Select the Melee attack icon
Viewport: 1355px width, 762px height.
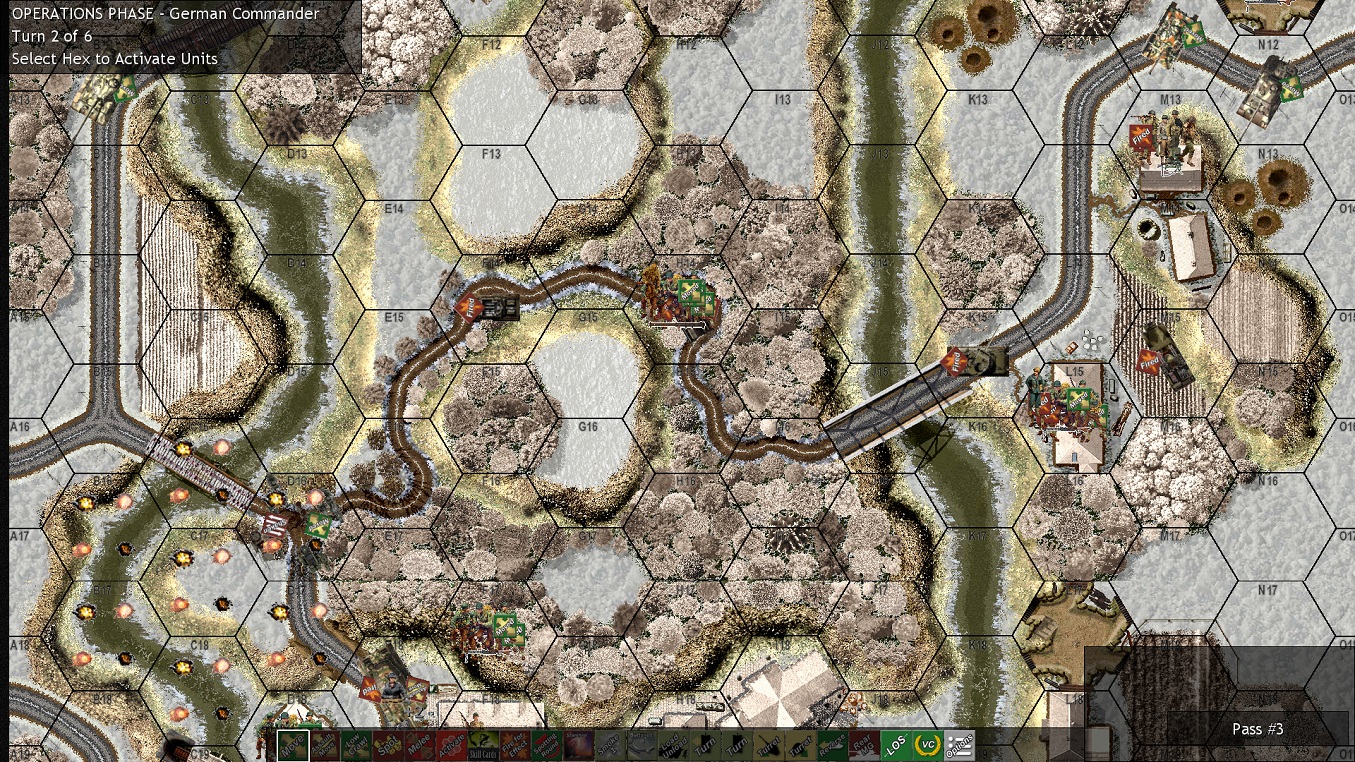tap(419, 745)
